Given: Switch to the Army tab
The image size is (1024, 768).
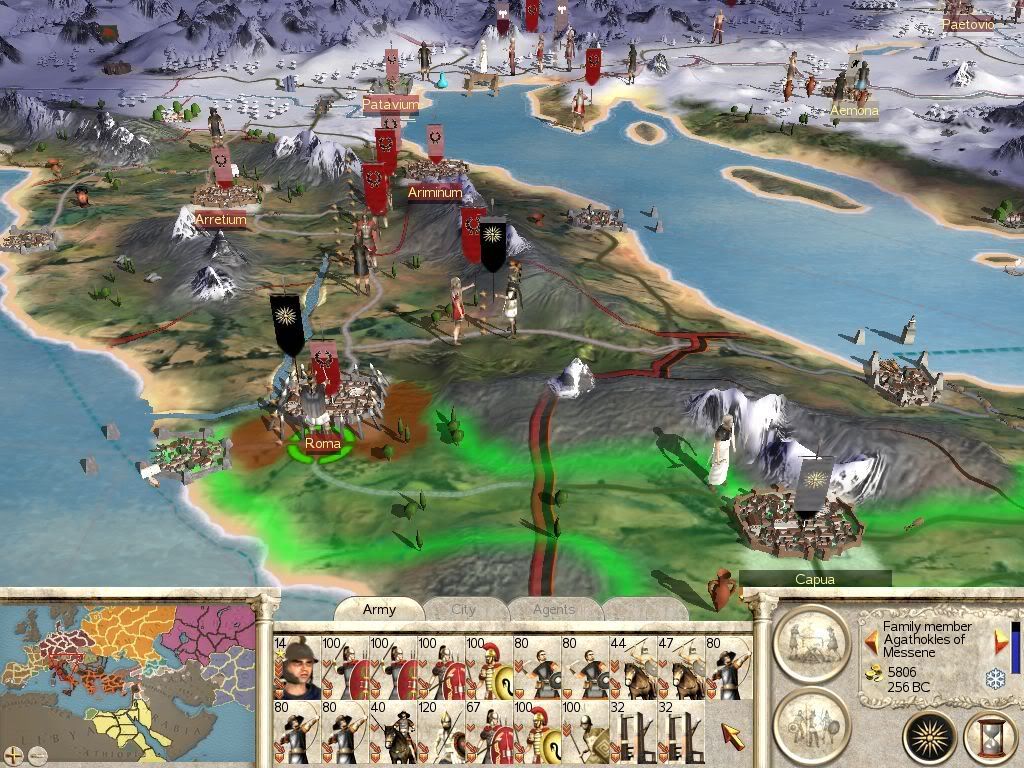Looking at the screenshot, I should tap(379, 609).
